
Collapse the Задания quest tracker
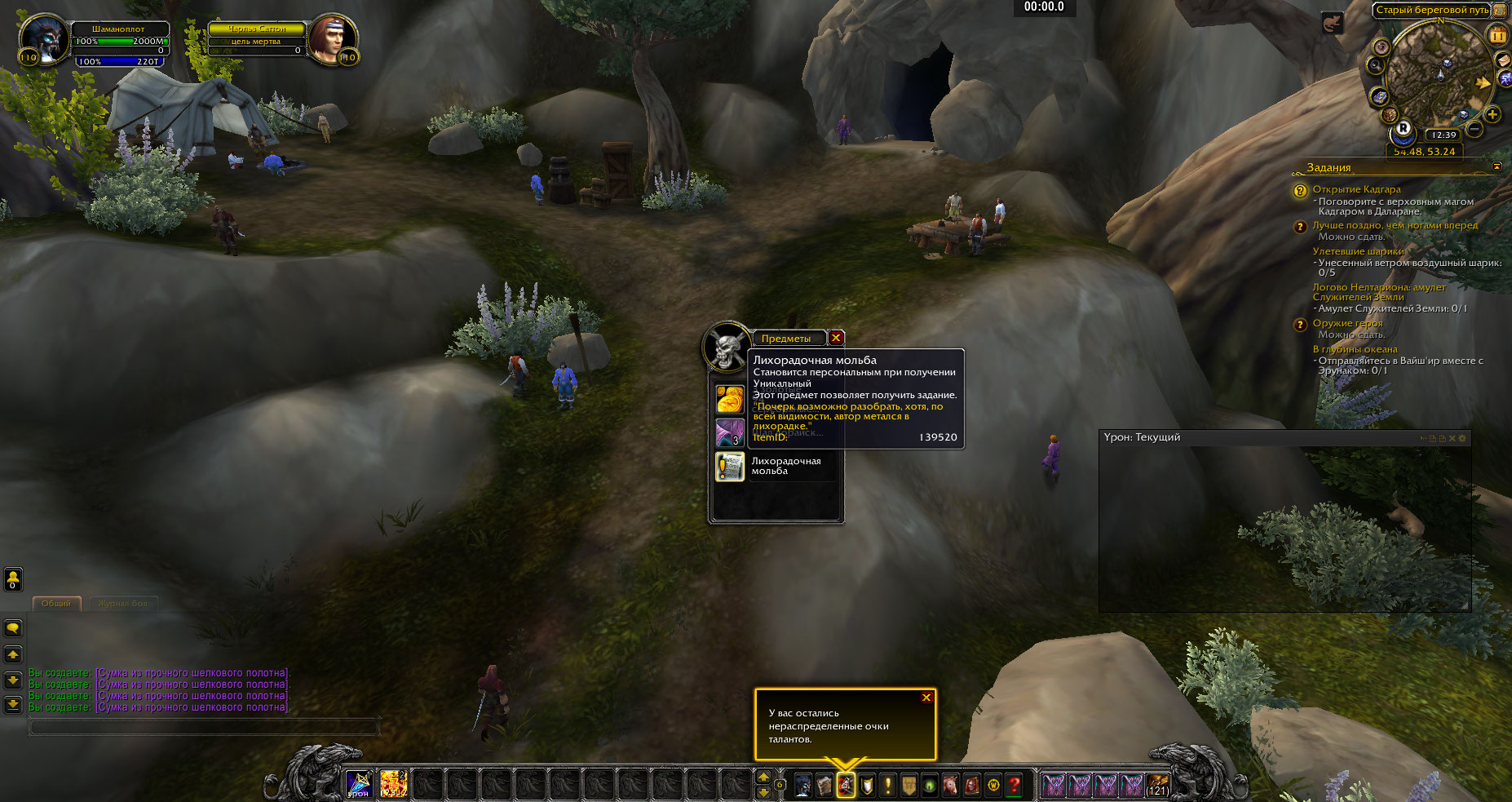[1497, 166]
